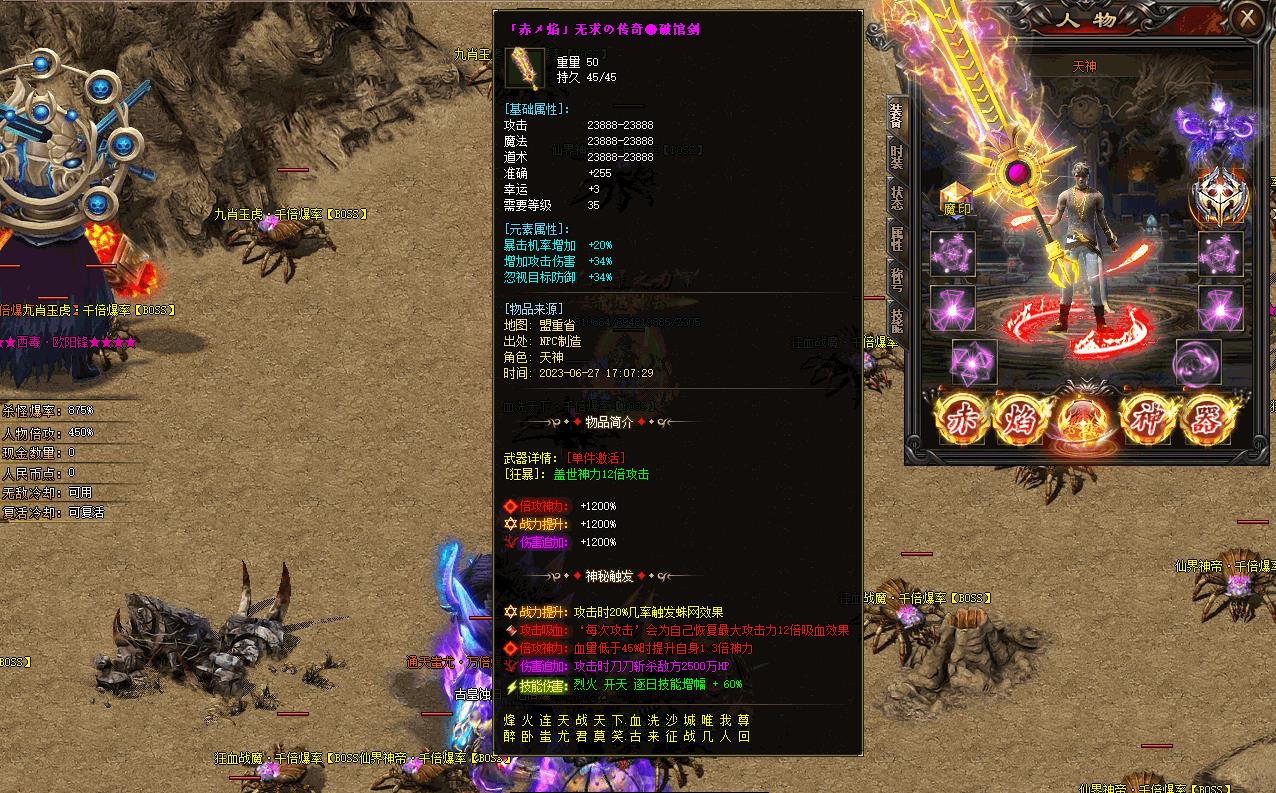This screenshot has height=793, width=1276.
Task: Open the 时装 fashion tab
Action: 896,155
